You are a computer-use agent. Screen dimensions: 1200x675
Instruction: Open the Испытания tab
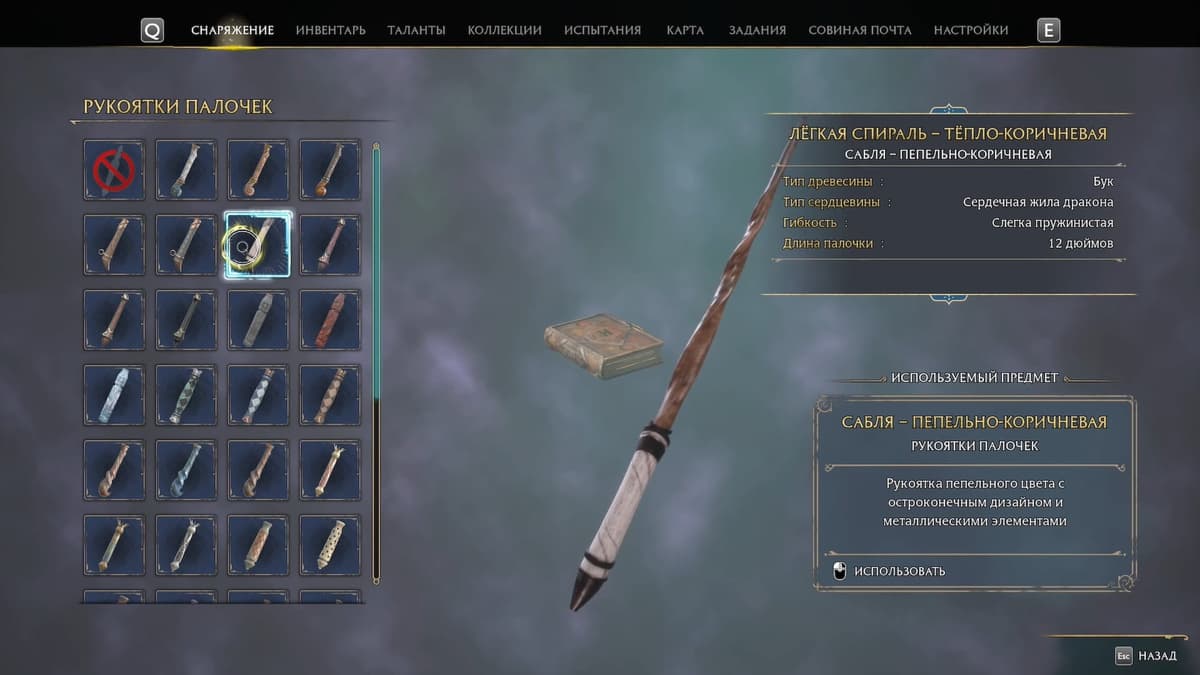[602, 30]
